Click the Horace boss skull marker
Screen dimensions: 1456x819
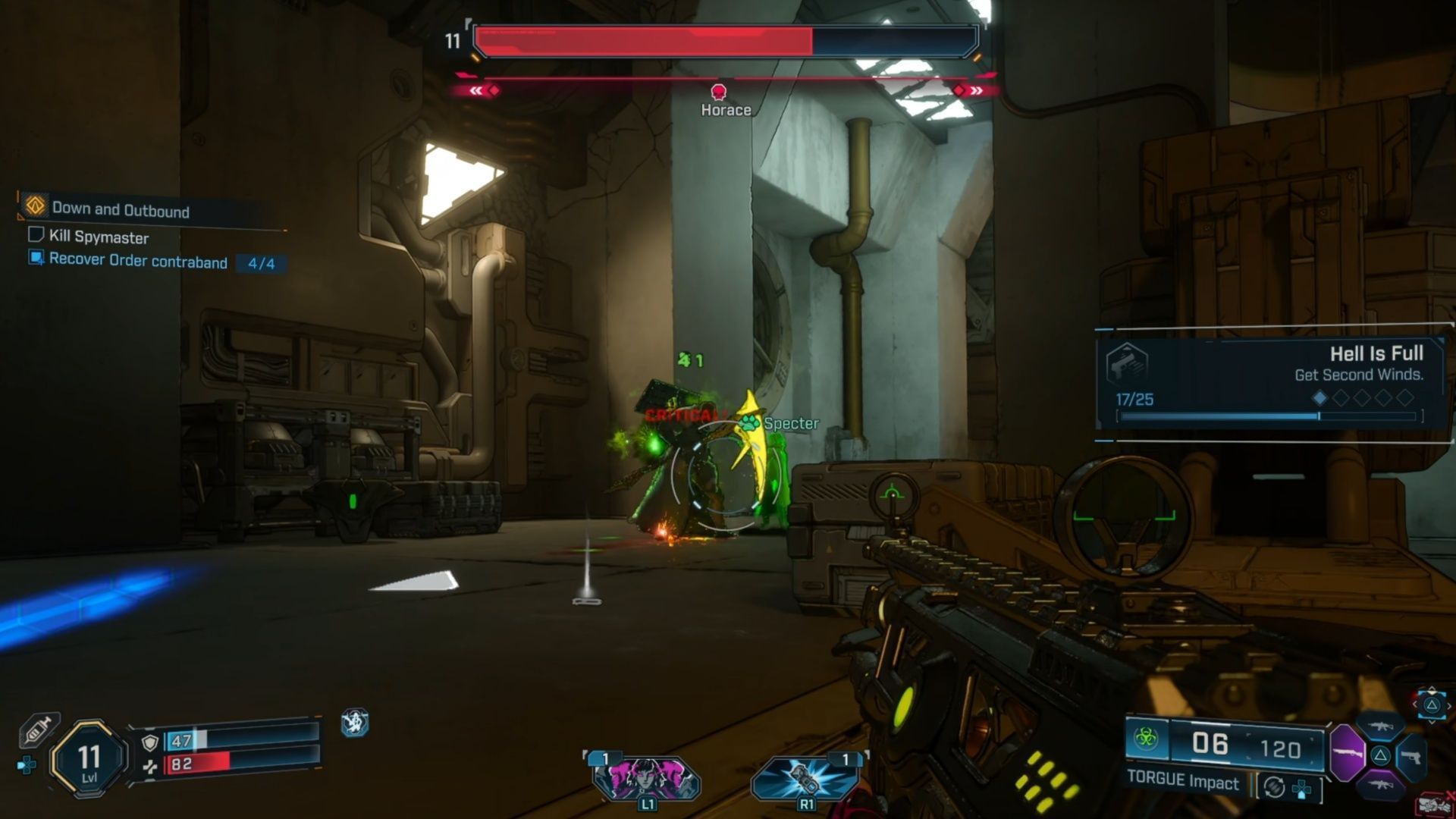pos(718,93)
